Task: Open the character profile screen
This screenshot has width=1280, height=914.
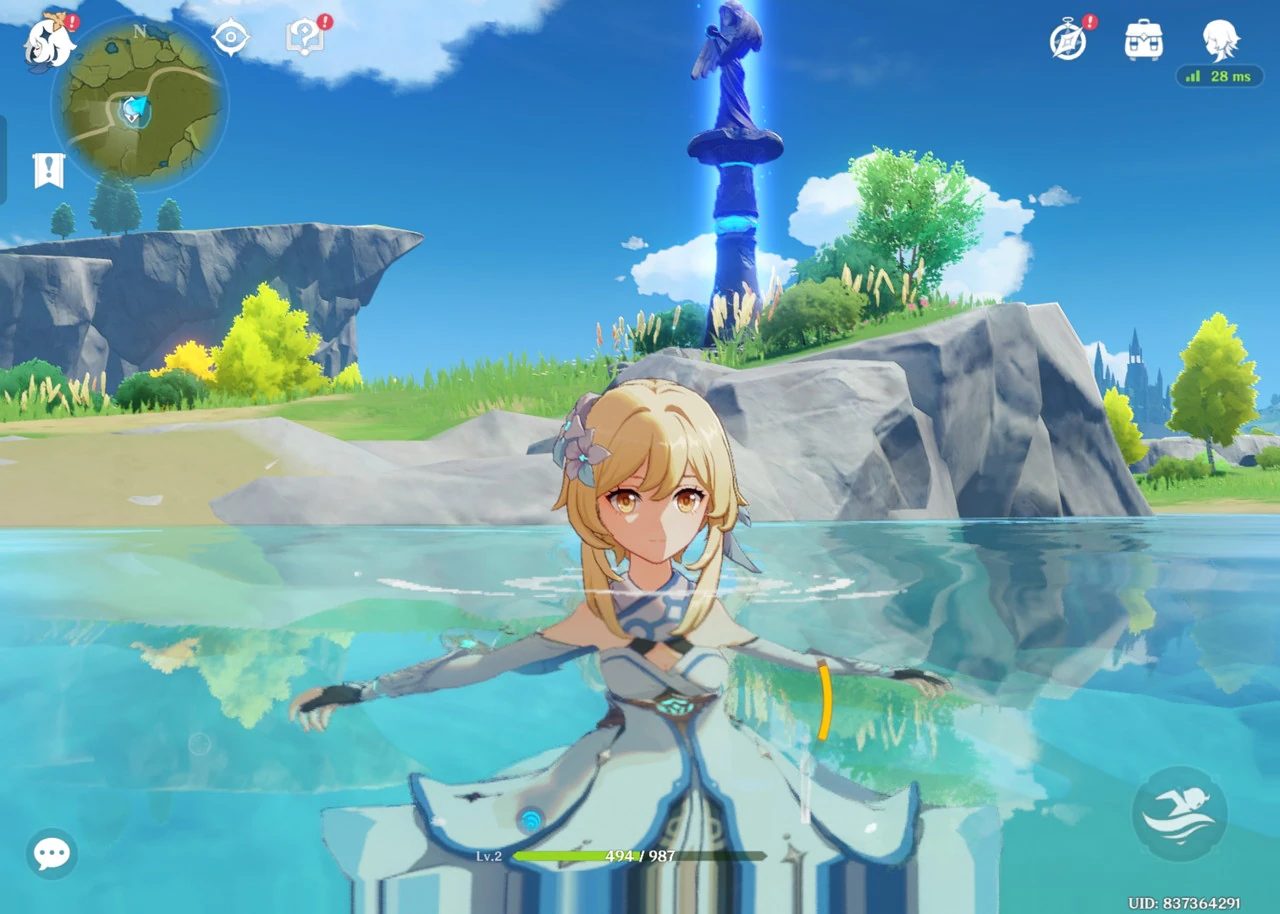Action: coord(1220,40)
